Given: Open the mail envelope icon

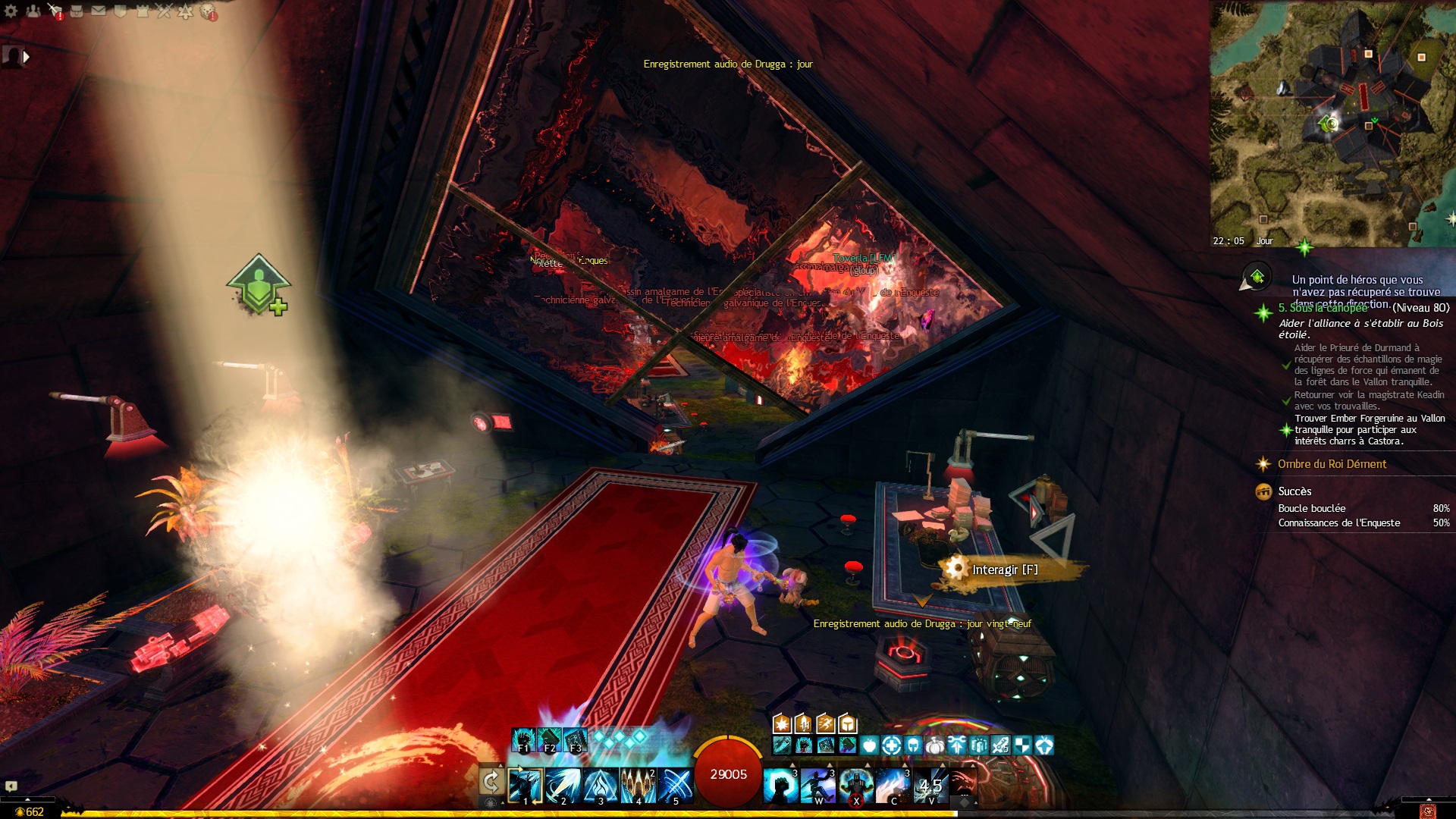Looking at the screenshot, I should click(99, 11).
